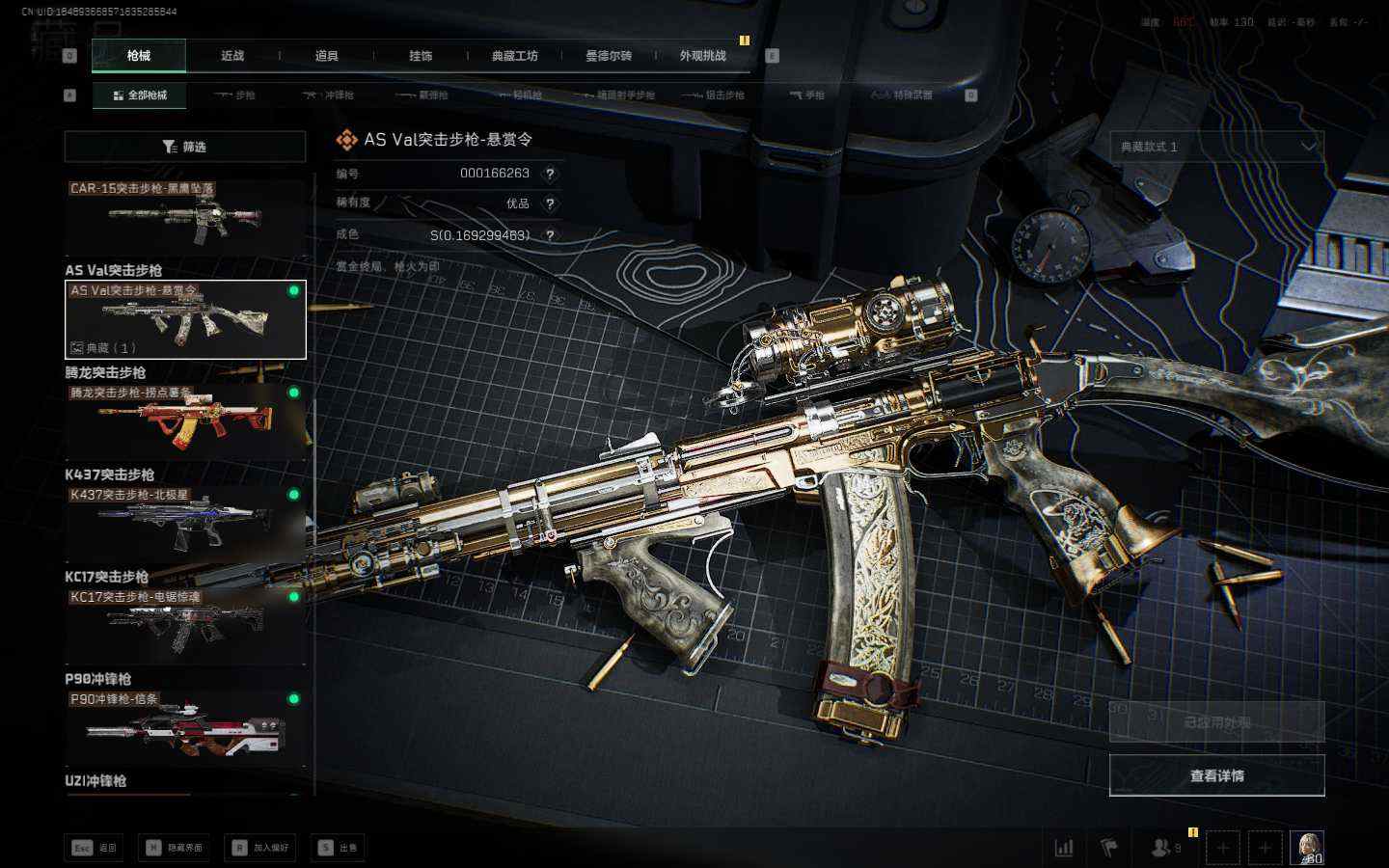Switch to the 枪械 (Firearms) tab
This screenshot has width=1389, height=868.
tap(139, 56)
